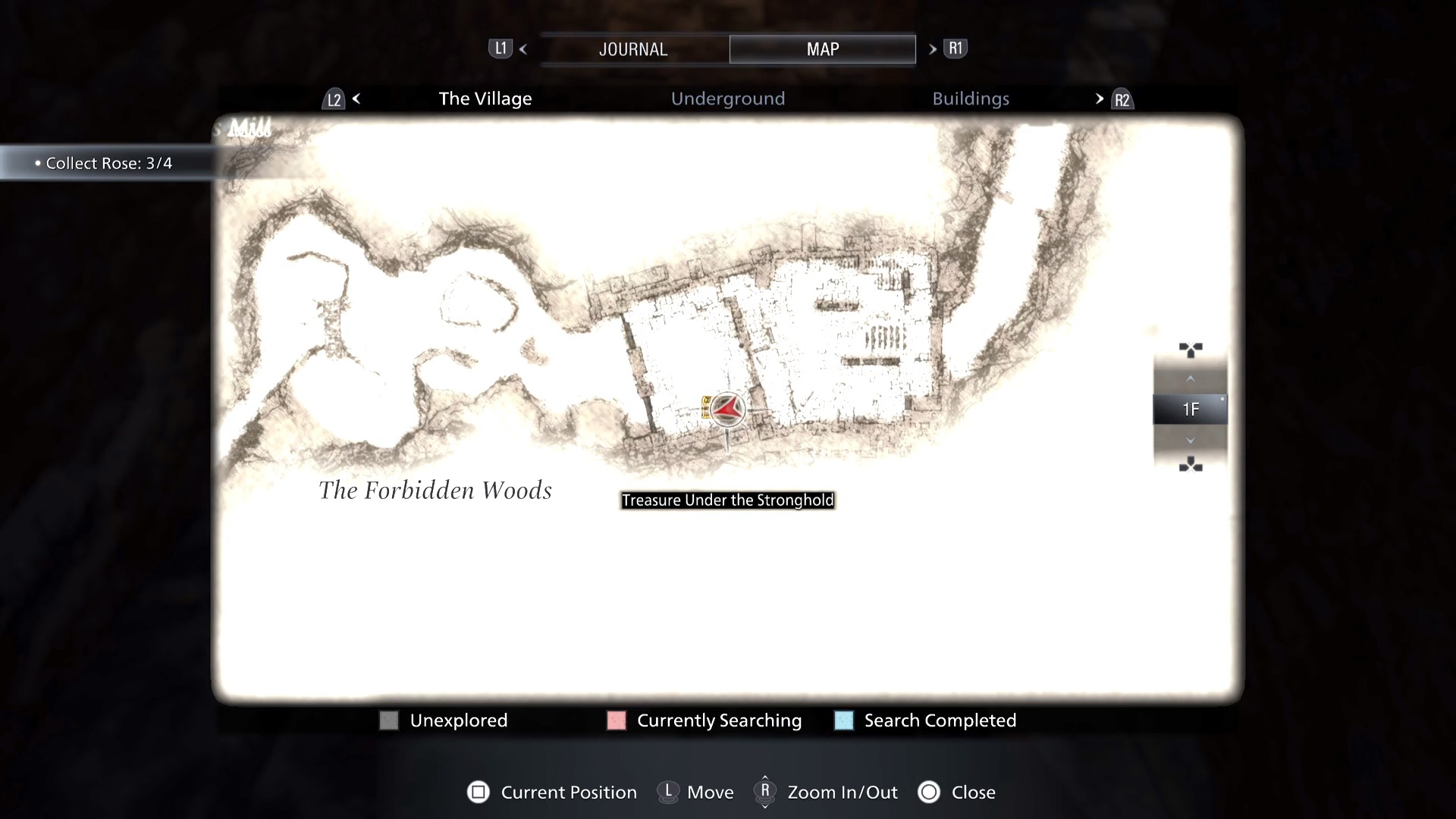Viewport: 1456px width, 819px height.
Task: Click the down arrow below 1F floor selector
Action: pos(1190,441)
